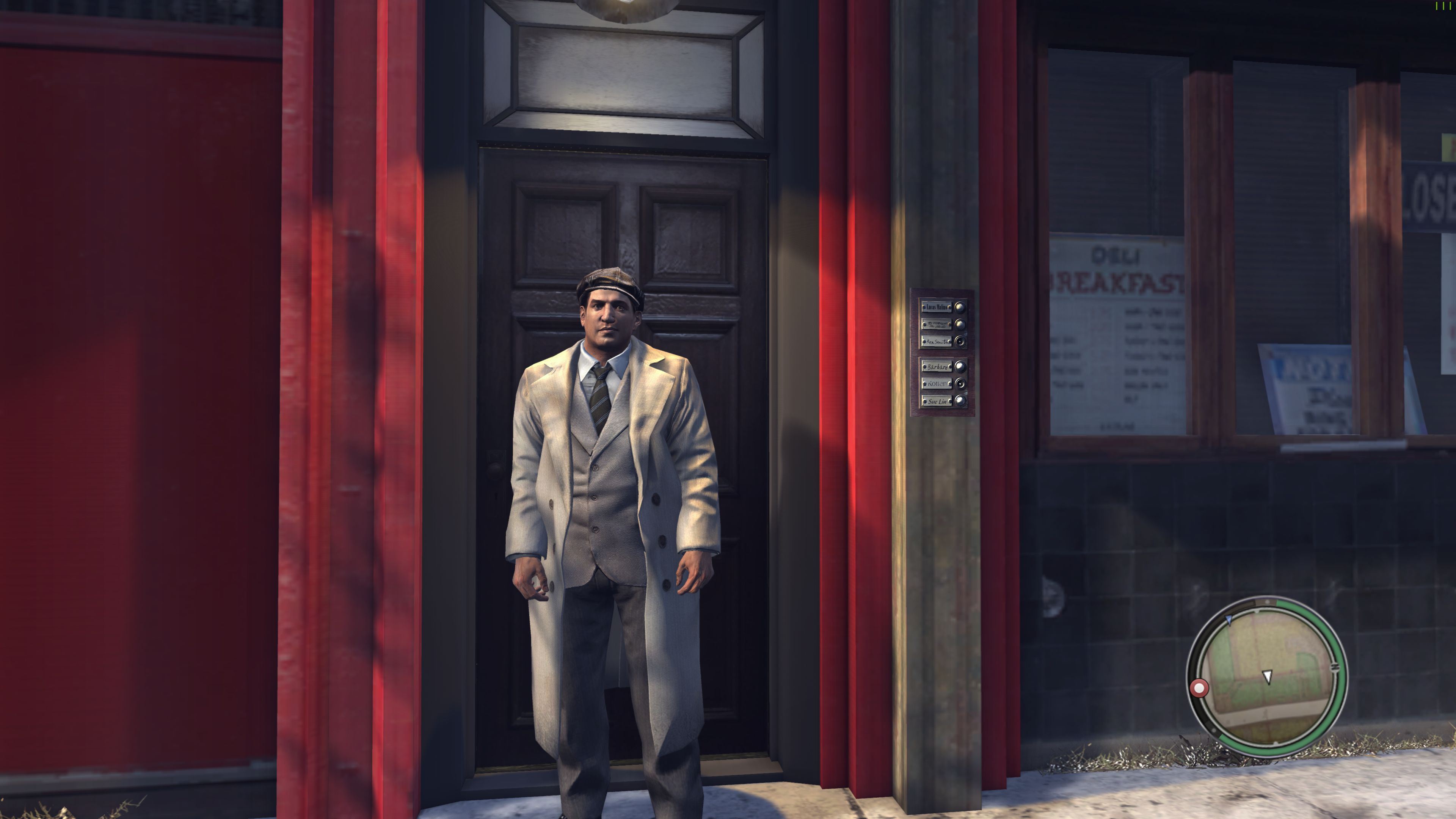
Task: Click the circular minimap
Action: [1267, 676]
